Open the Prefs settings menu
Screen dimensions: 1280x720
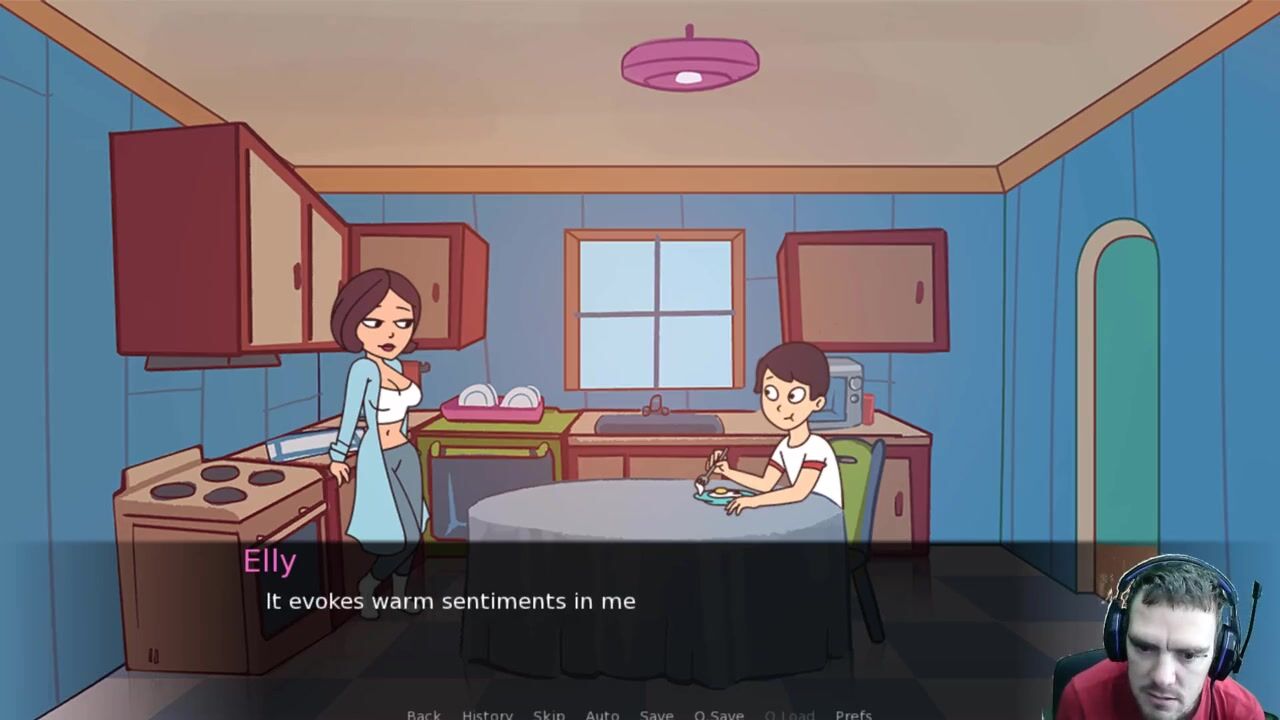click(x=853, y=714)
